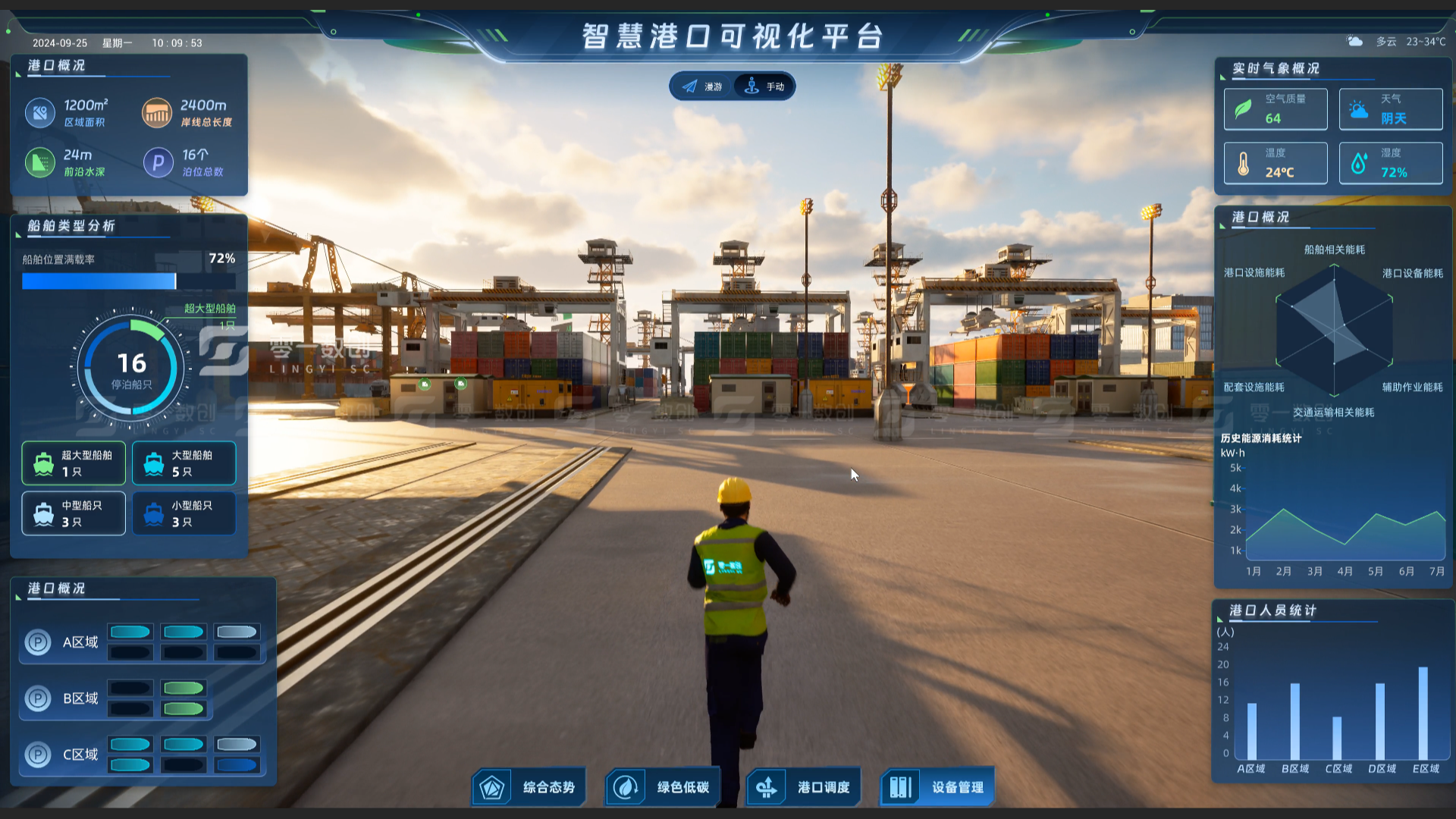The height and width of the screenshot is (819, 1456).
Task: Click the 中型船只 ship type card
Action: point(74,513)
